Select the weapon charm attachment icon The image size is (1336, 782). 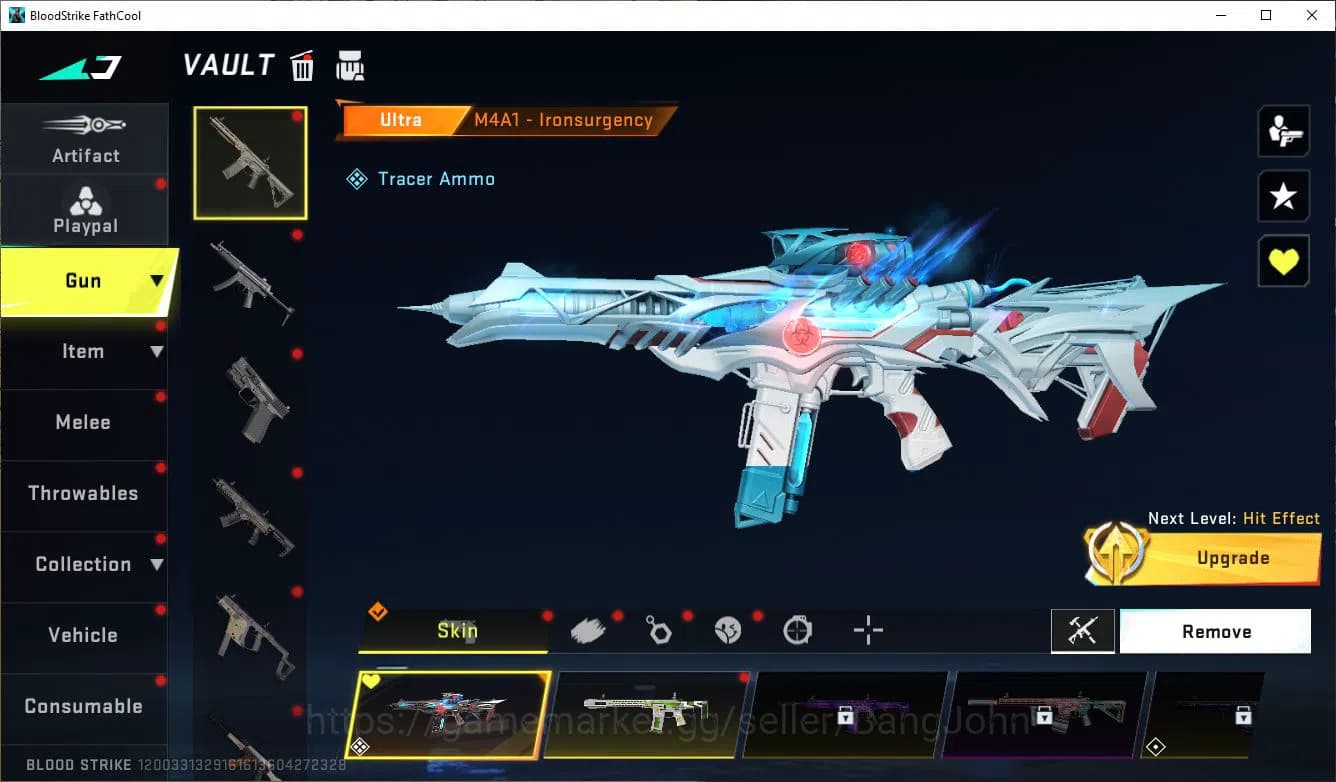tap(659, 628)
